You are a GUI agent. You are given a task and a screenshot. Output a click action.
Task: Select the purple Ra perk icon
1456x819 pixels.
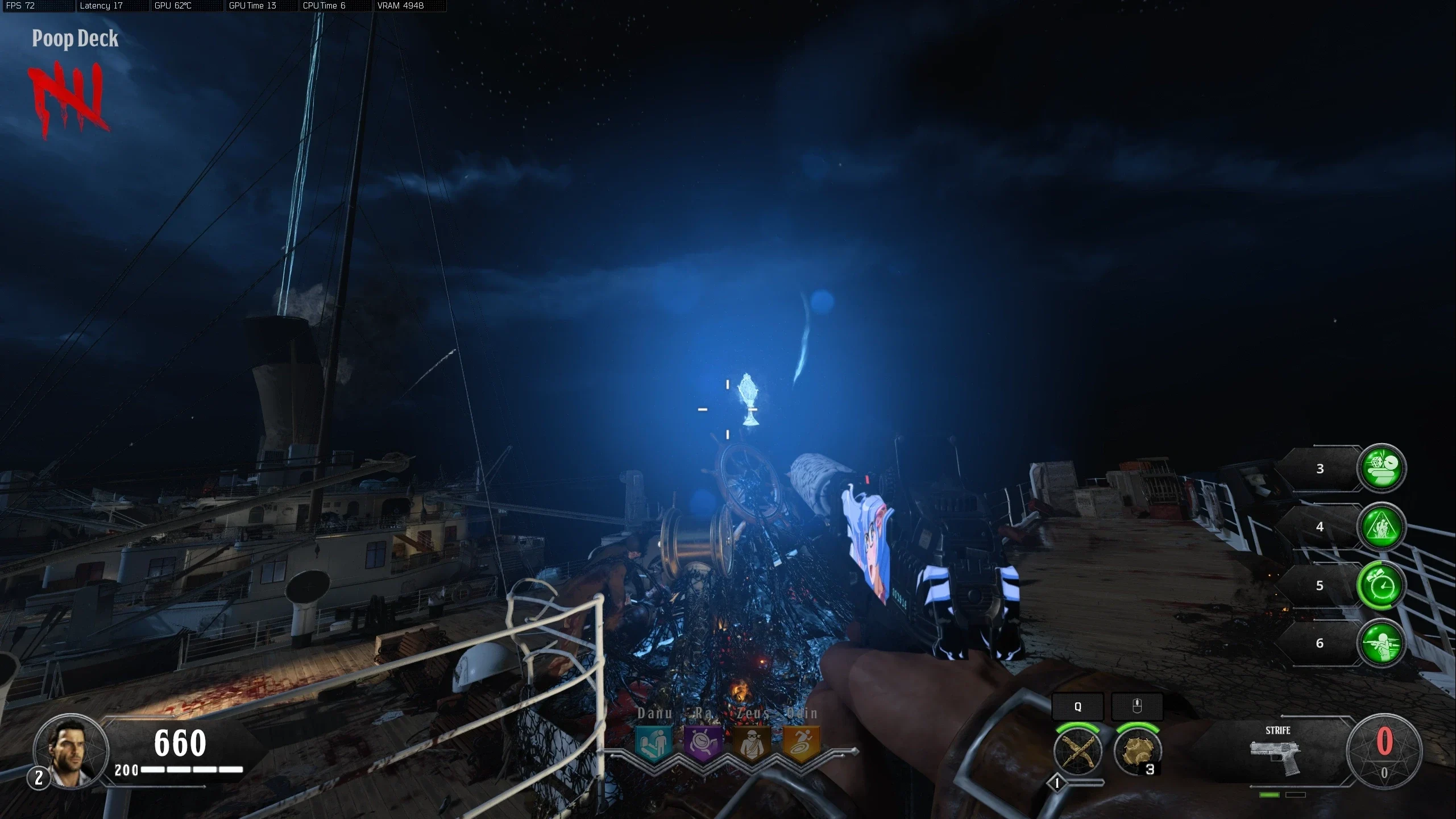click(703, 743)
